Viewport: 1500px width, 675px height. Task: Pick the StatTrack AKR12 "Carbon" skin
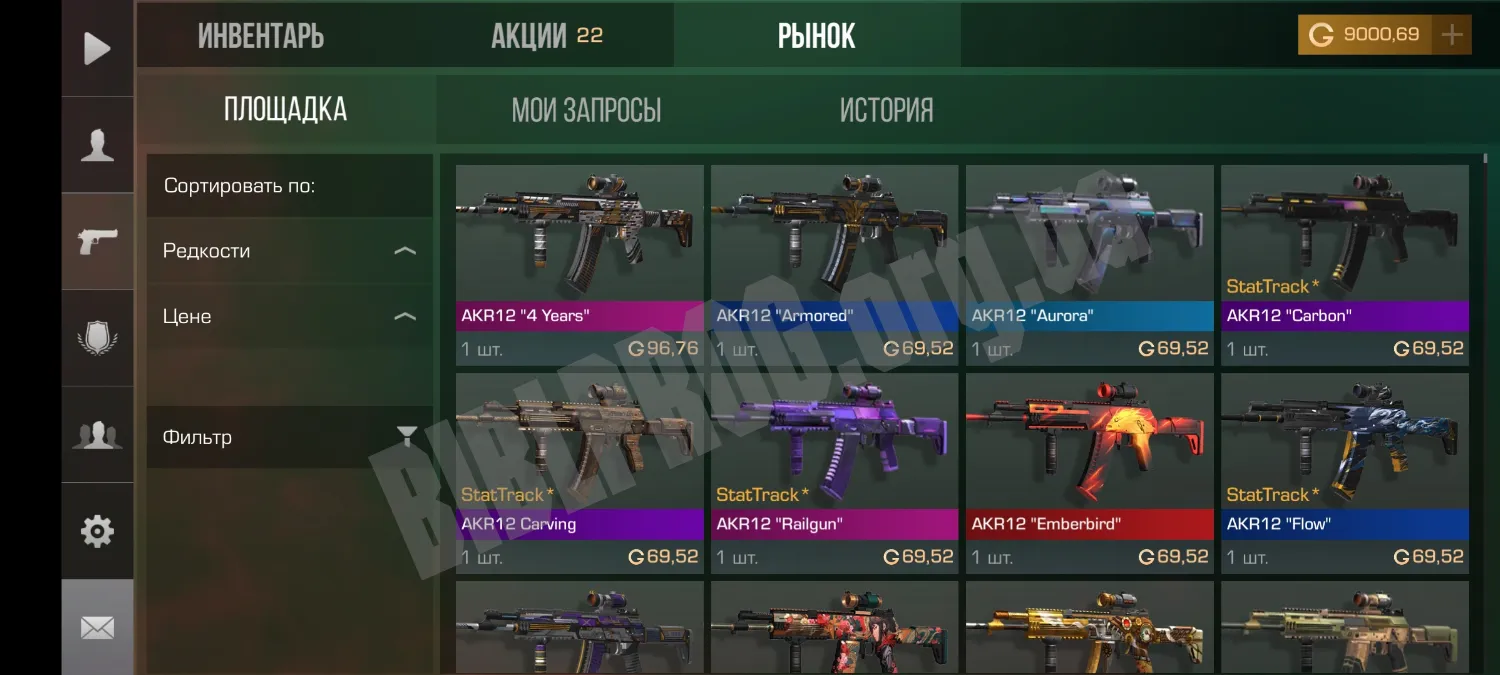1344,263
